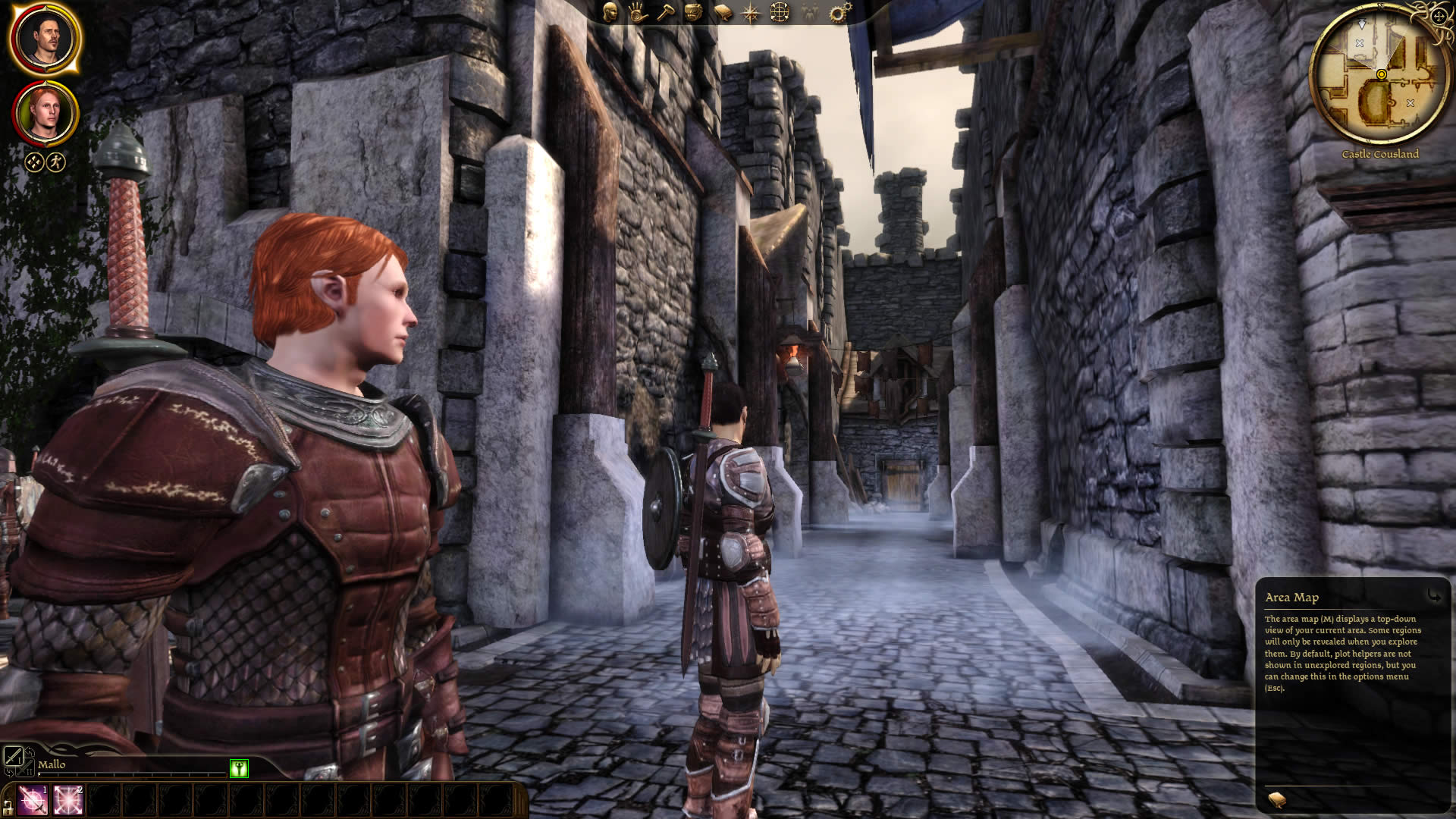Open the spiral hand skills menu

pos(637,12)
